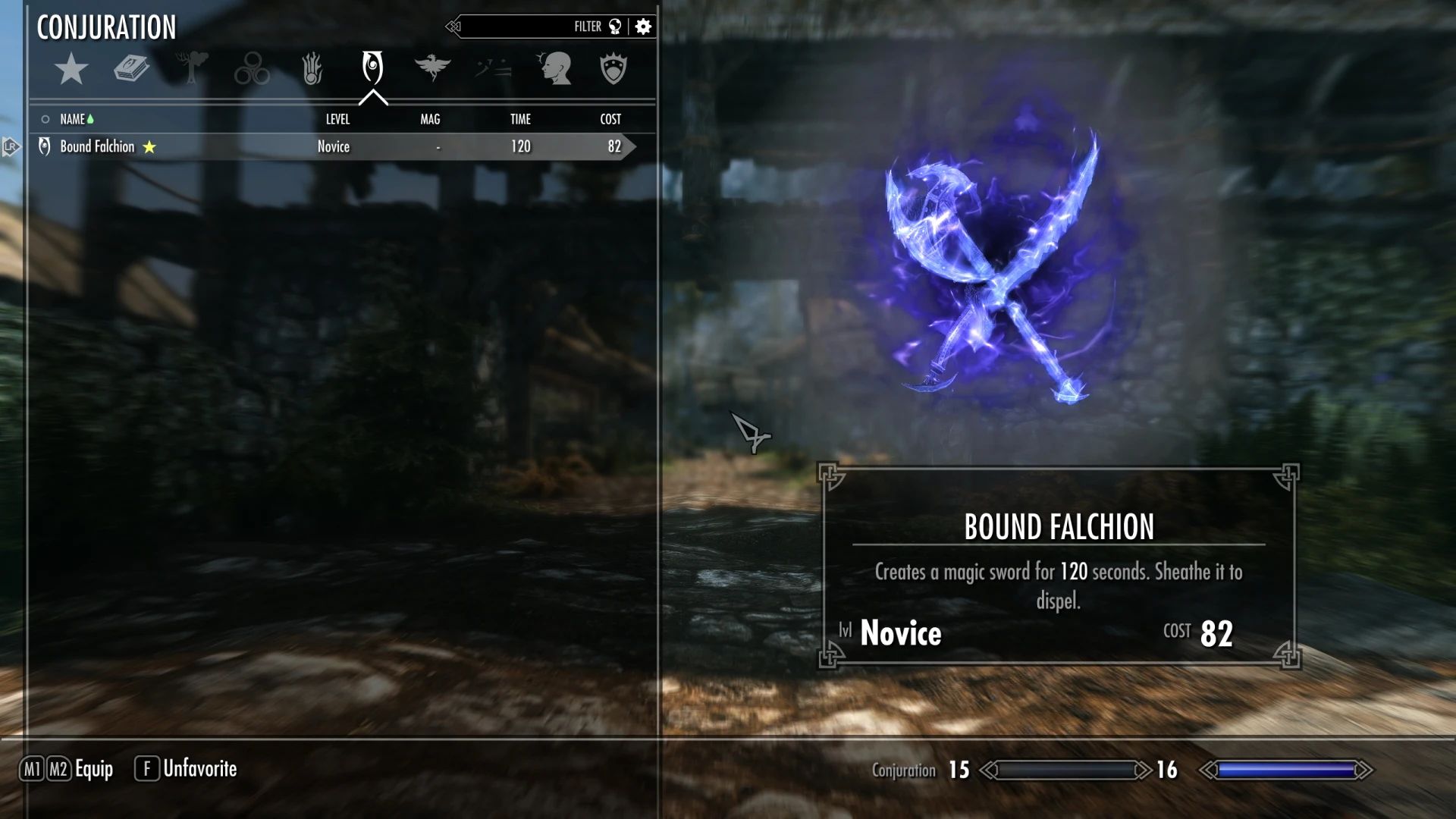
Task: Open the Restoration phoenix icon
Action: point(432,68)
